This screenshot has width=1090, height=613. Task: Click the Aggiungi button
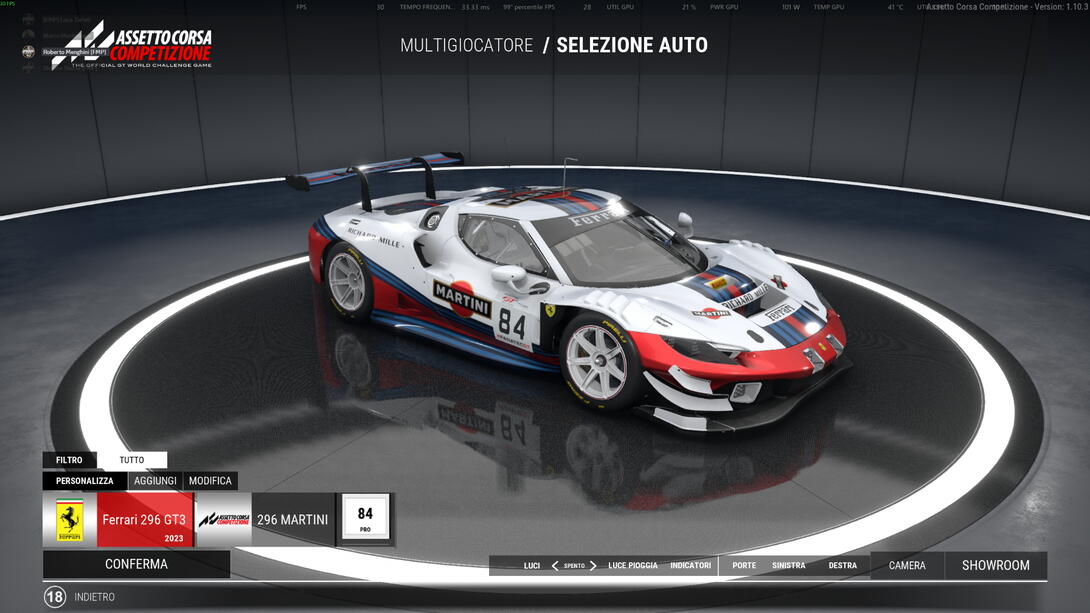click(155, 481)
